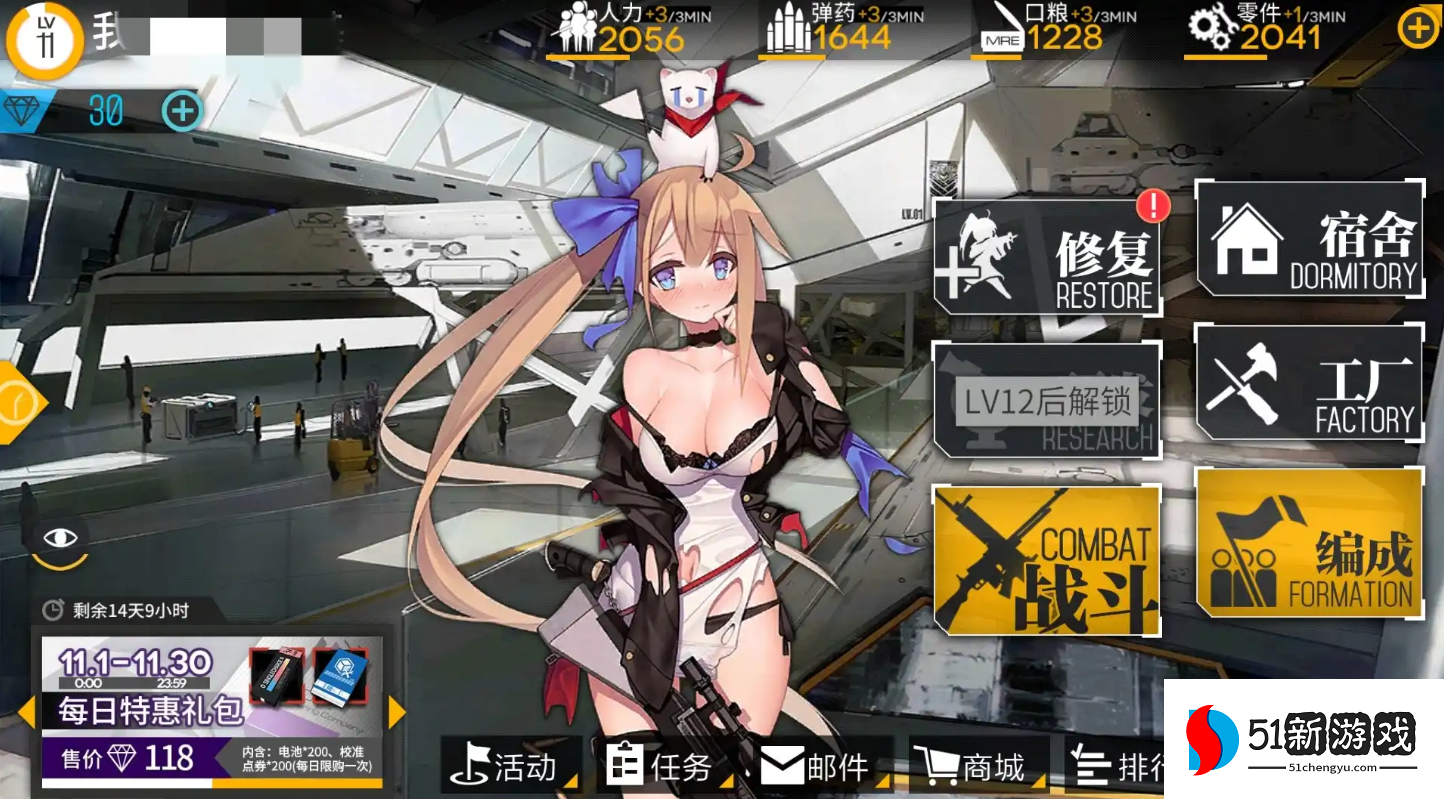
Task: Click the locked LV12 Research panel
Action: [1048, 400]
